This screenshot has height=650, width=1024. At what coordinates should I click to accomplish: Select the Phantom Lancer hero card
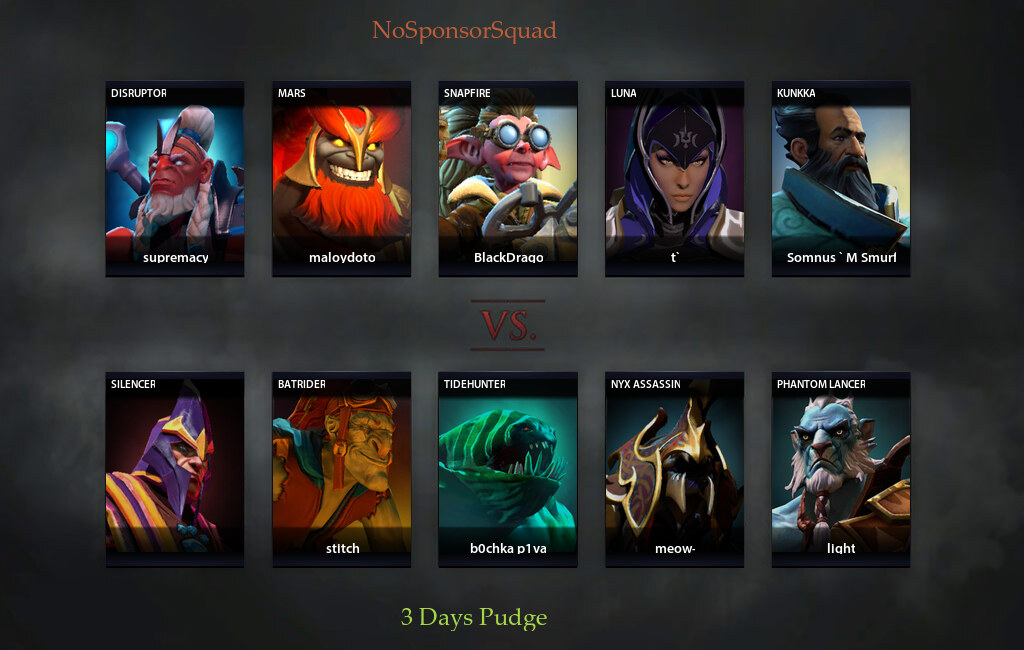tap(841, 469)
